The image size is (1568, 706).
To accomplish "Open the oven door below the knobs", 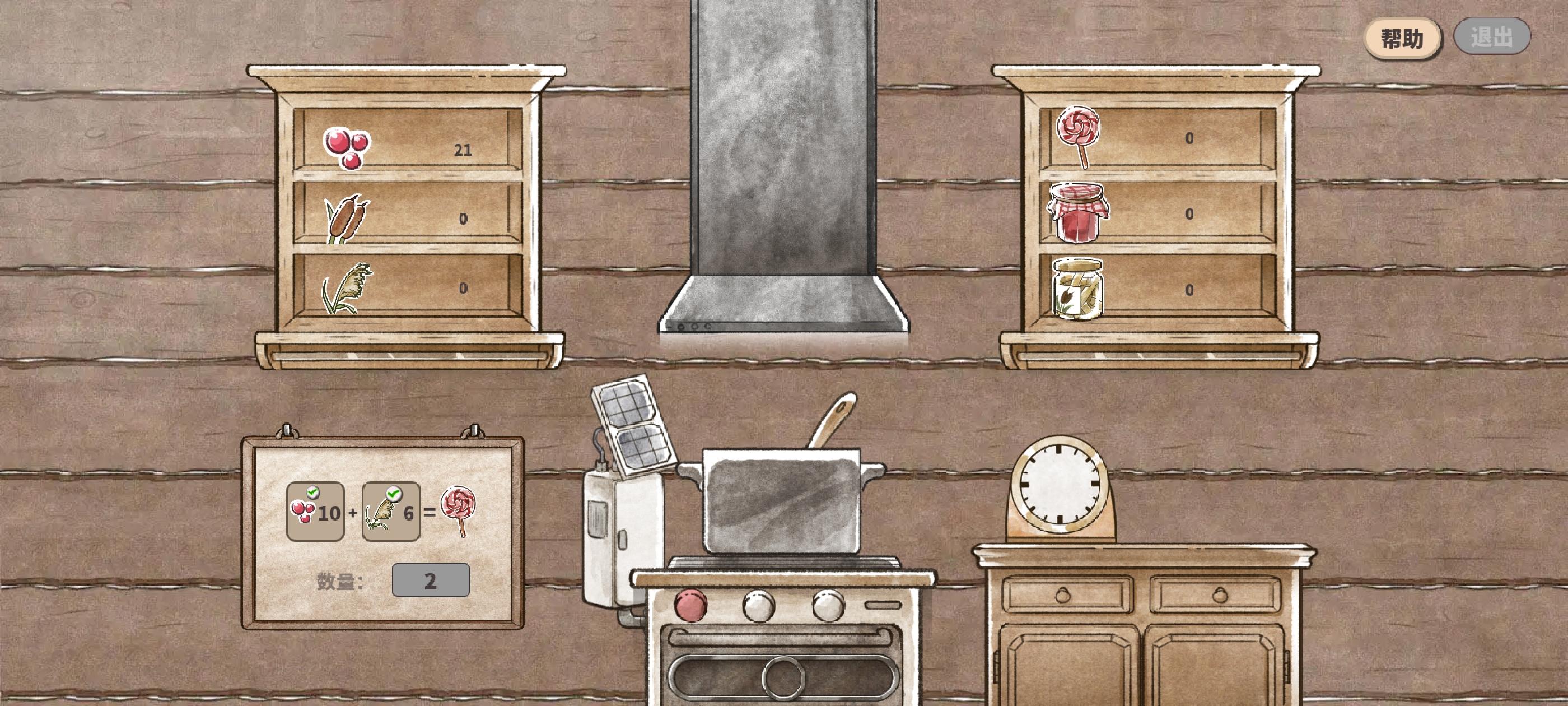I will [x=782, y=676].
